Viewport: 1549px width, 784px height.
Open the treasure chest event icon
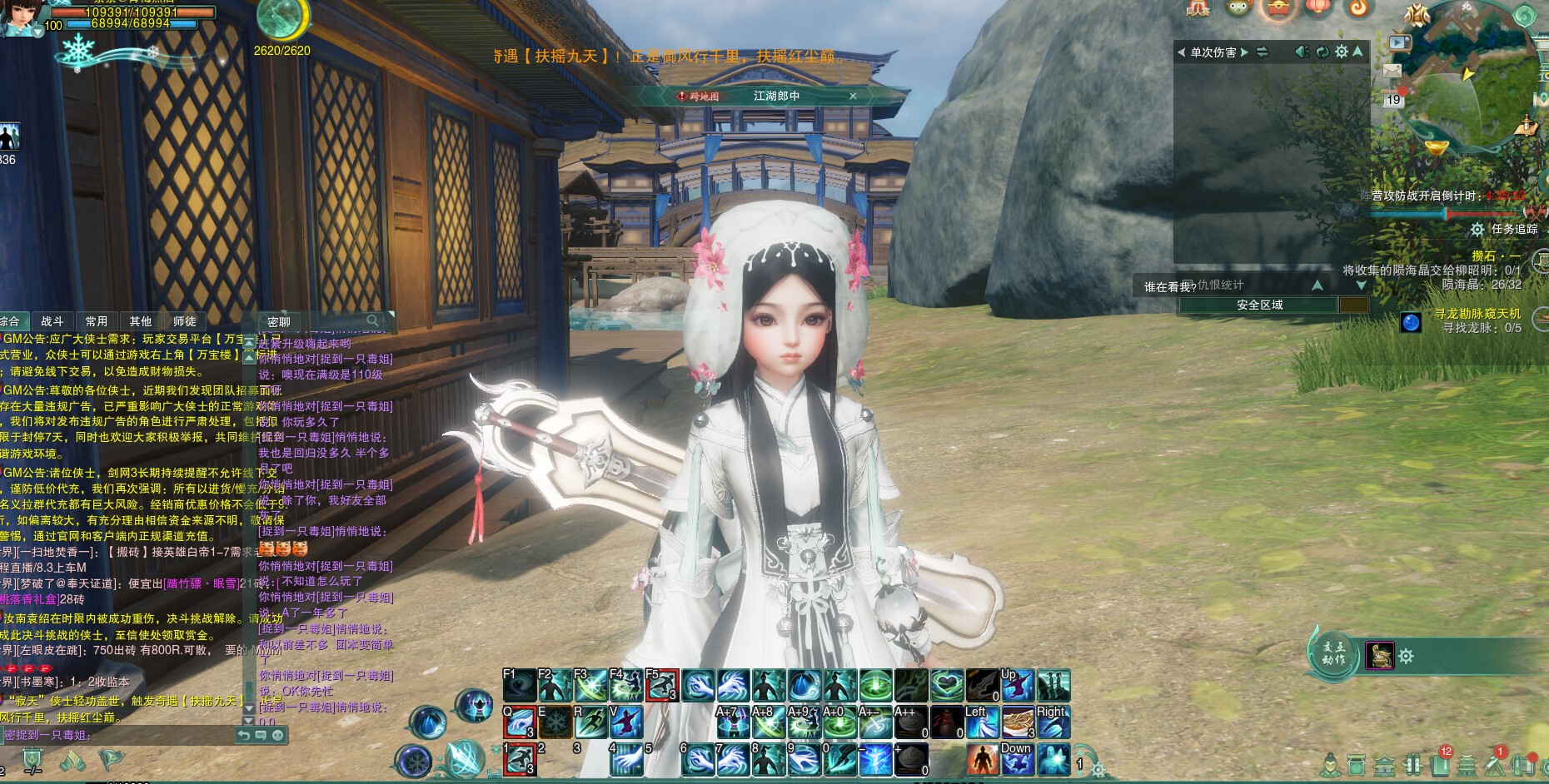pos(1278,8)
